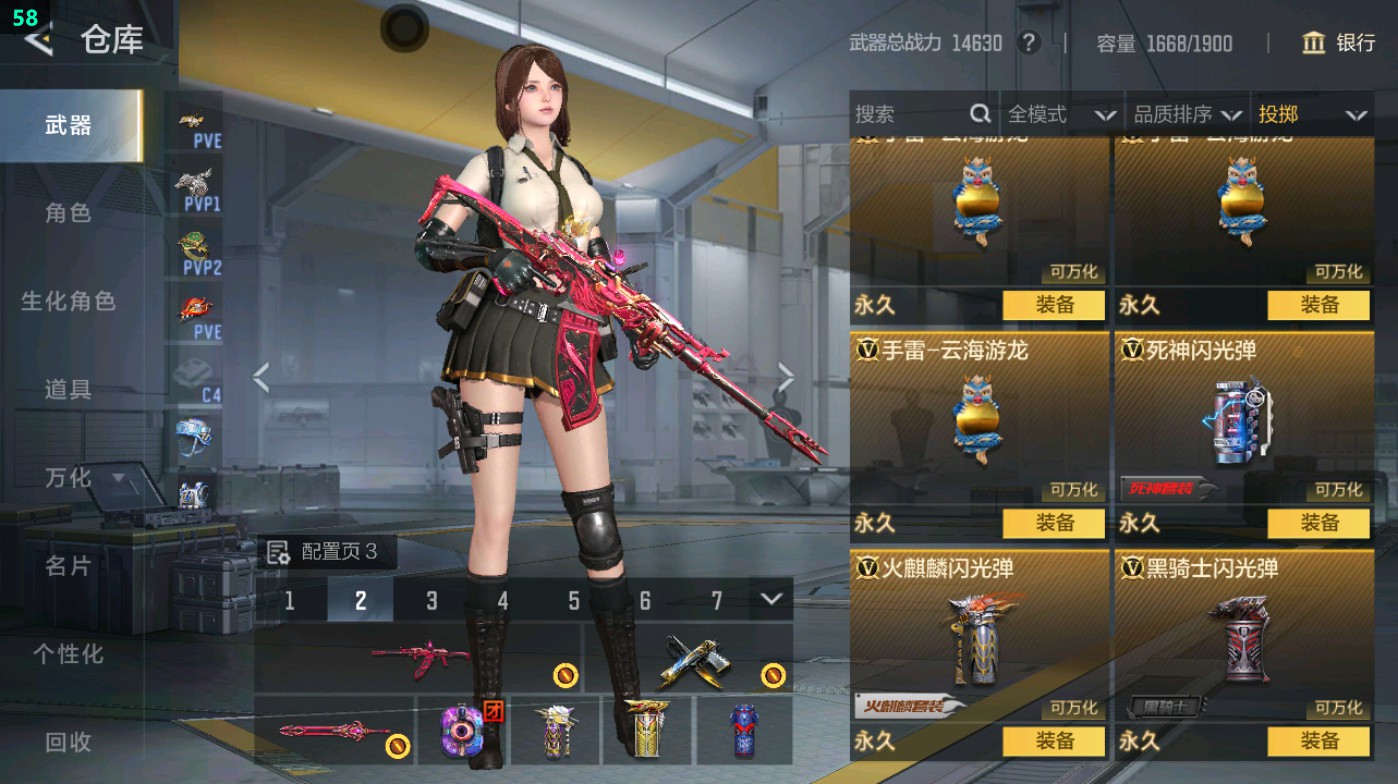Rotate to next character with right arrow
Screen dimensions: 1398x784
click(786, 378)
